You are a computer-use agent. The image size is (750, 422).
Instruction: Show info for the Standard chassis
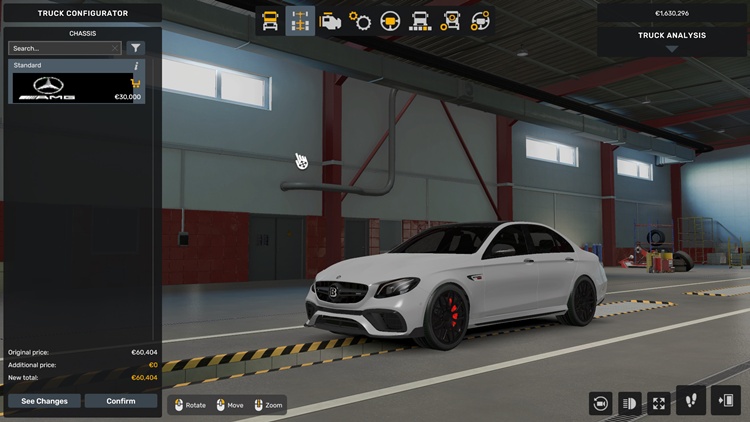tap(135, 66)
